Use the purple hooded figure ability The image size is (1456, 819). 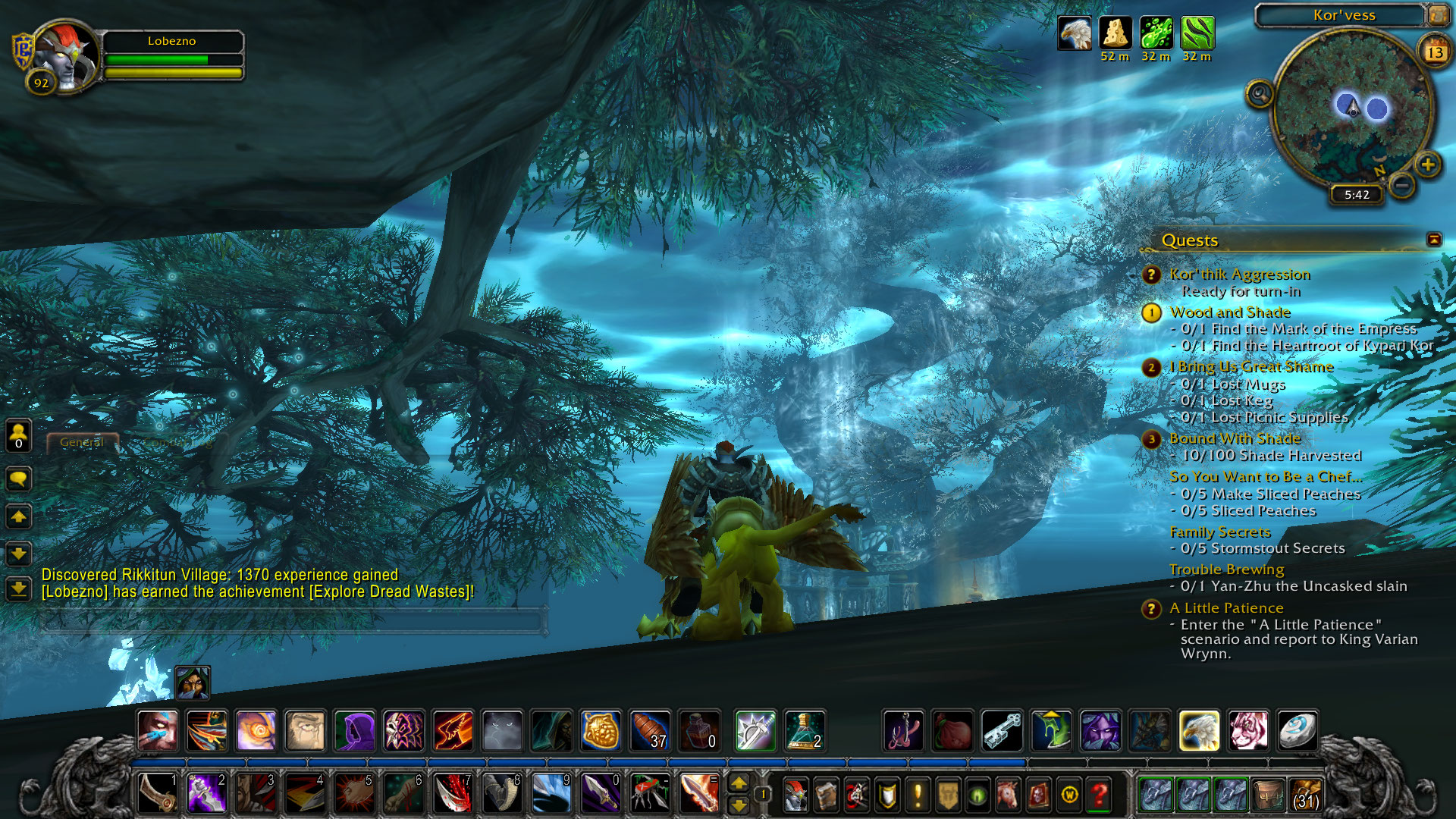click(x=354, y=731)
